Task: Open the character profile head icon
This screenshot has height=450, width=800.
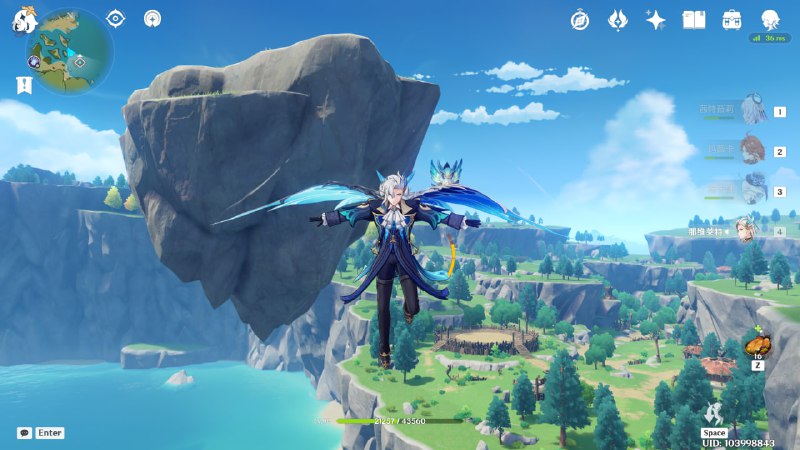Action: (771, 19)
